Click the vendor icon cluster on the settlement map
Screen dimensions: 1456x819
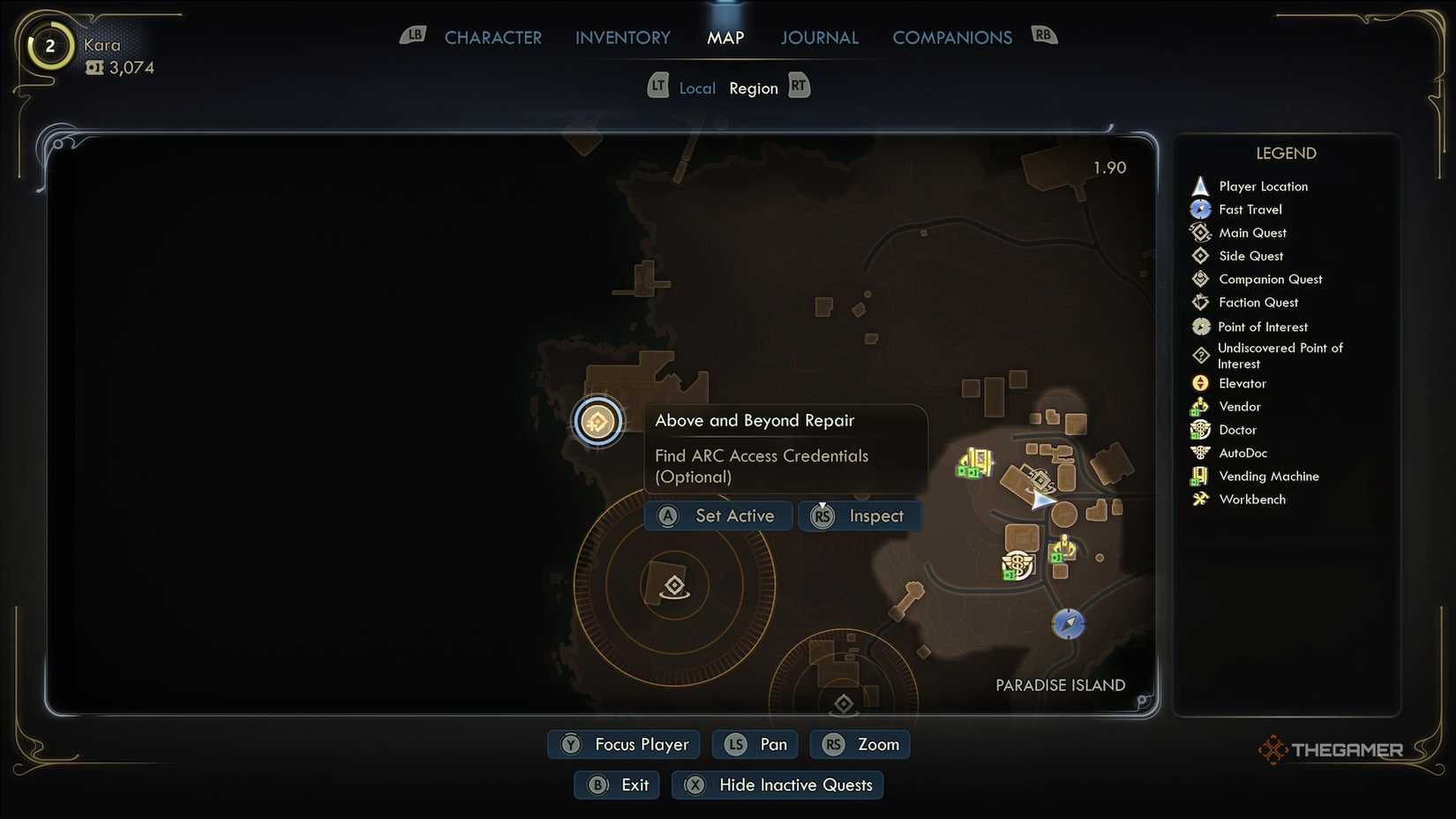tap(973, 461)
